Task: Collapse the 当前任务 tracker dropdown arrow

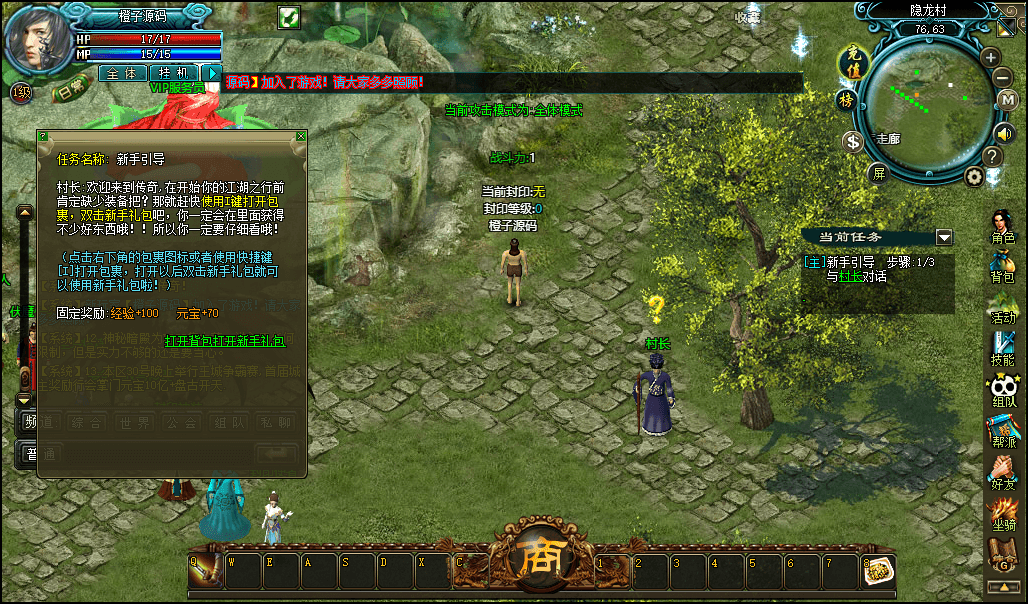Action: click(x=943, y=237)
